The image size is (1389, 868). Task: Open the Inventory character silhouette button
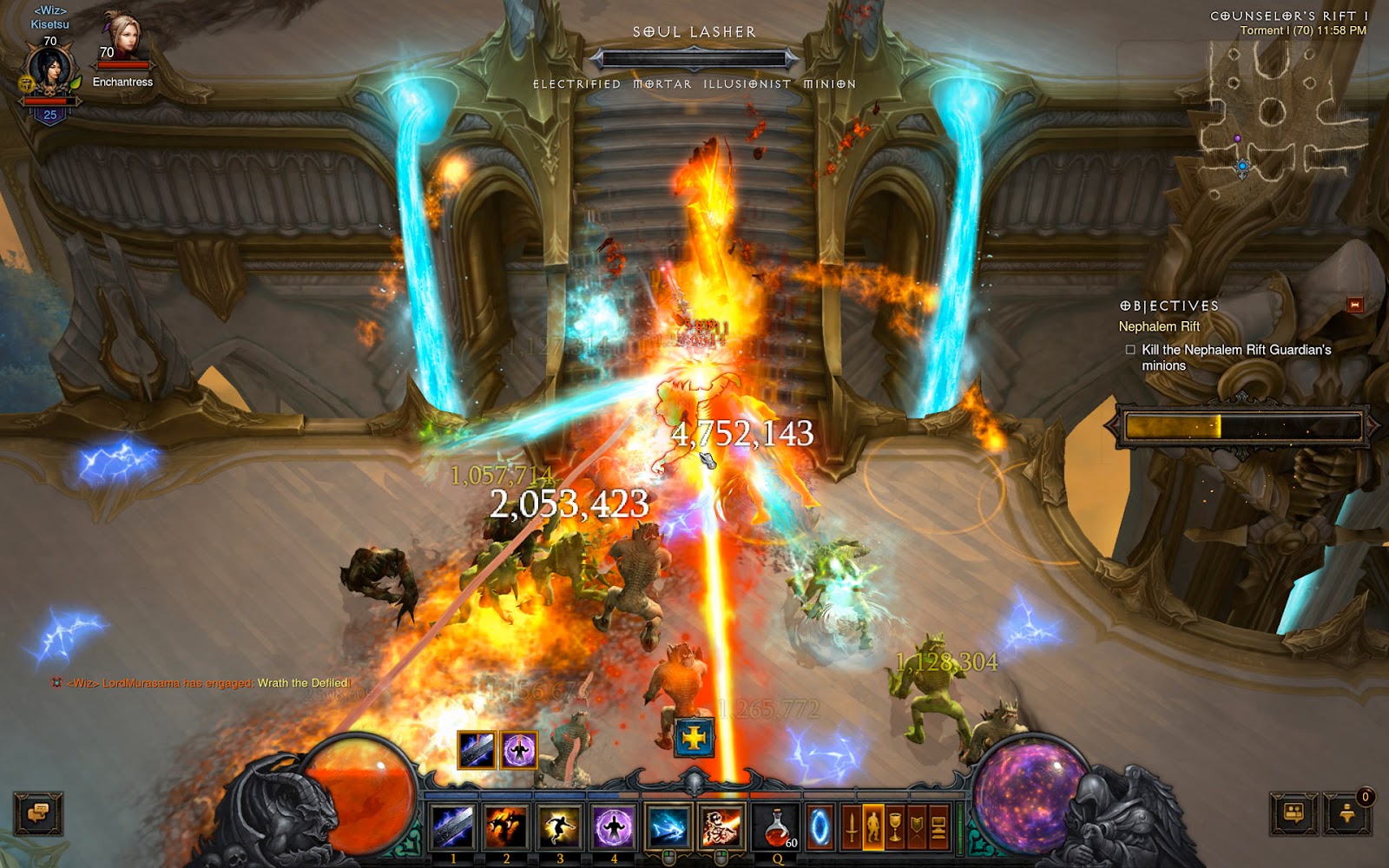point(873,825)
